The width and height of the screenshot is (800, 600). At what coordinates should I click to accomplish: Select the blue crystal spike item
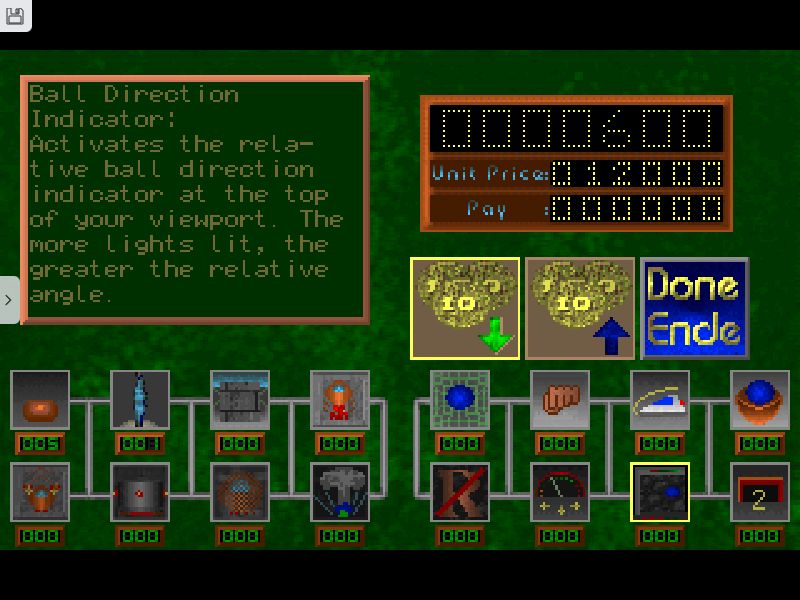tap(140, 400)
